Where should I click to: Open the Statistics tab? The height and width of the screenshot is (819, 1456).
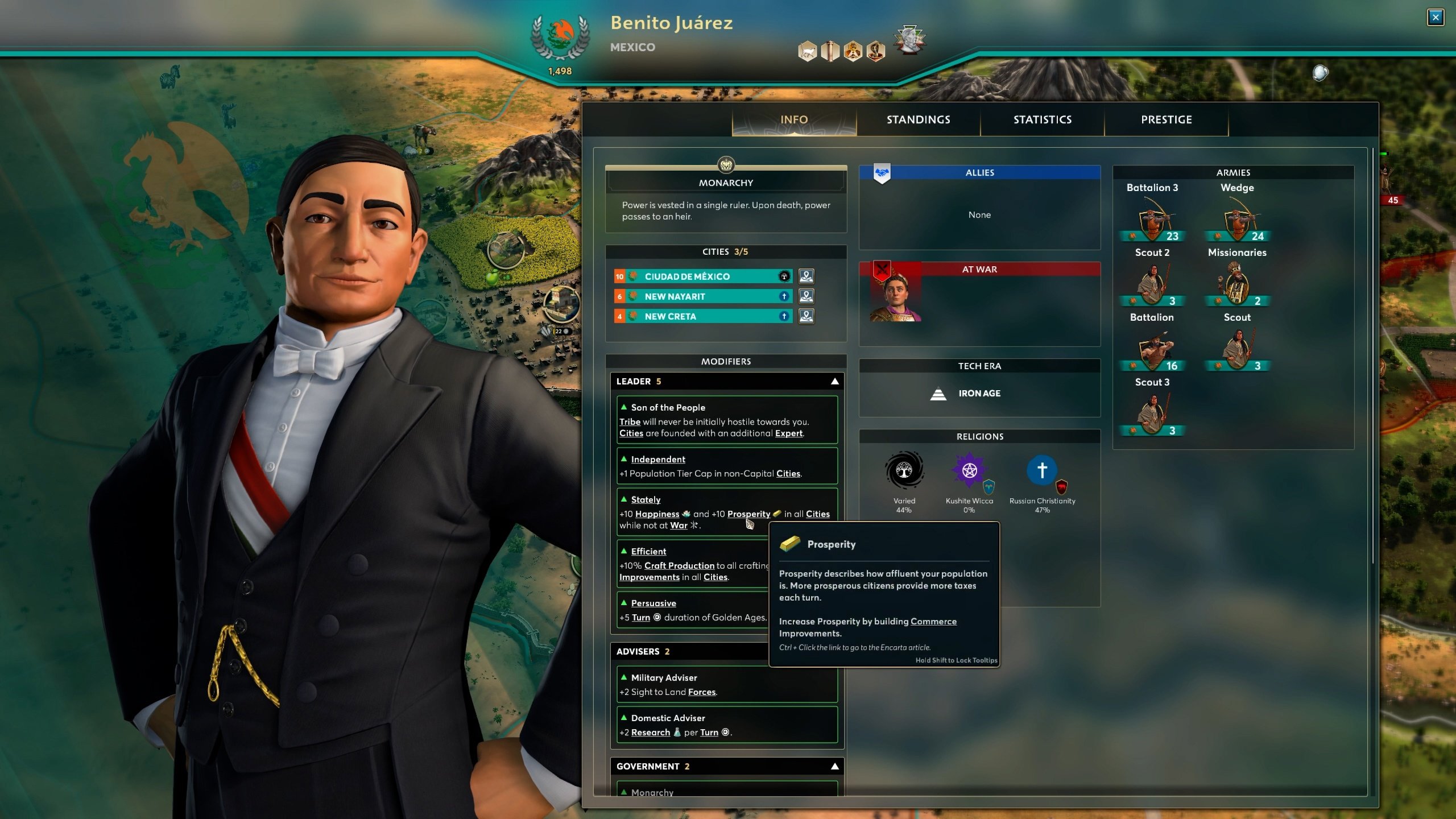pos(1042,119)
